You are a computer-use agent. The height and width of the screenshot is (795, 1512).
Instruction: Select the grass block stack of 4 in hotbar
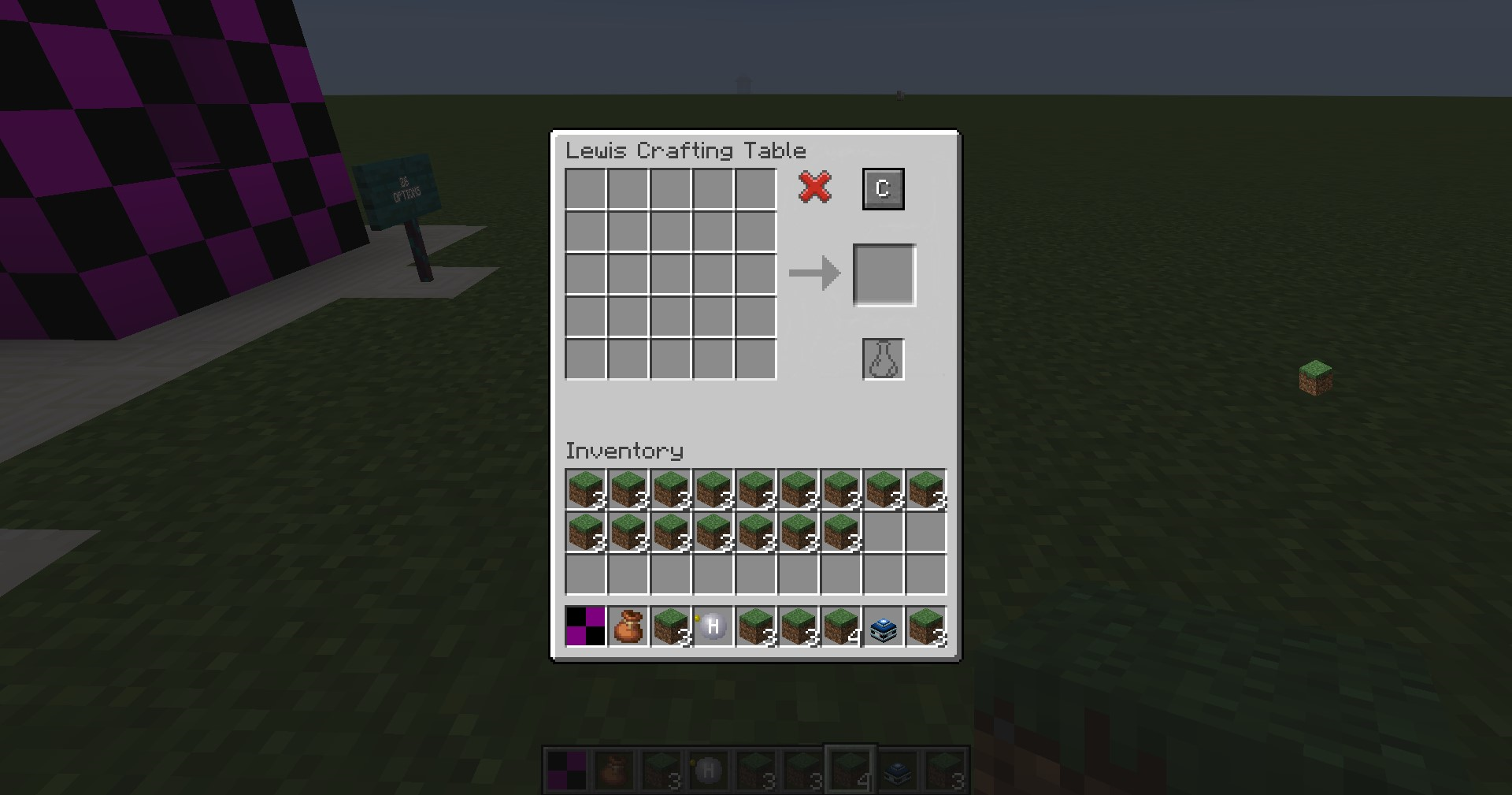click(x=839, y=626)
